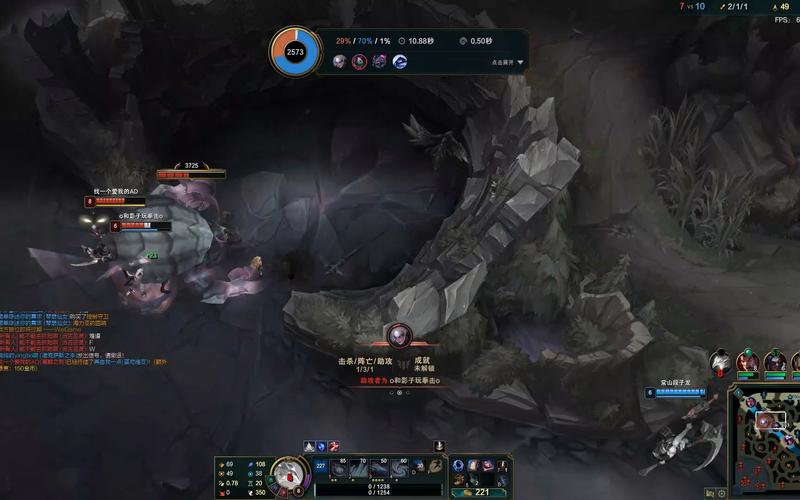Image resolution: width=800 pixels, height=500 pixels.
Task: Select the ability icon costing 70
Action: coord(361,469)
